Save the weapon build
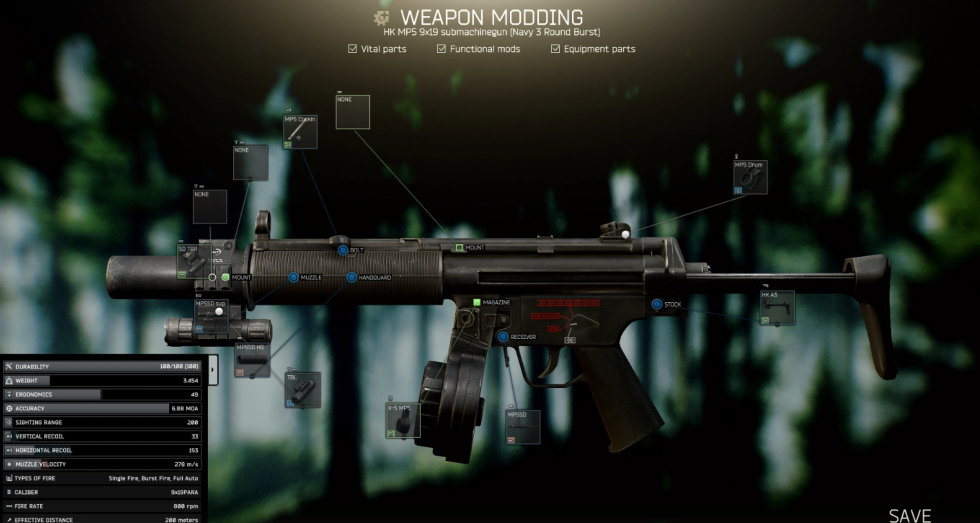Image resolution: width=980 pixels, height=523 pixels. pyautogui.click(x=909, y=515)
